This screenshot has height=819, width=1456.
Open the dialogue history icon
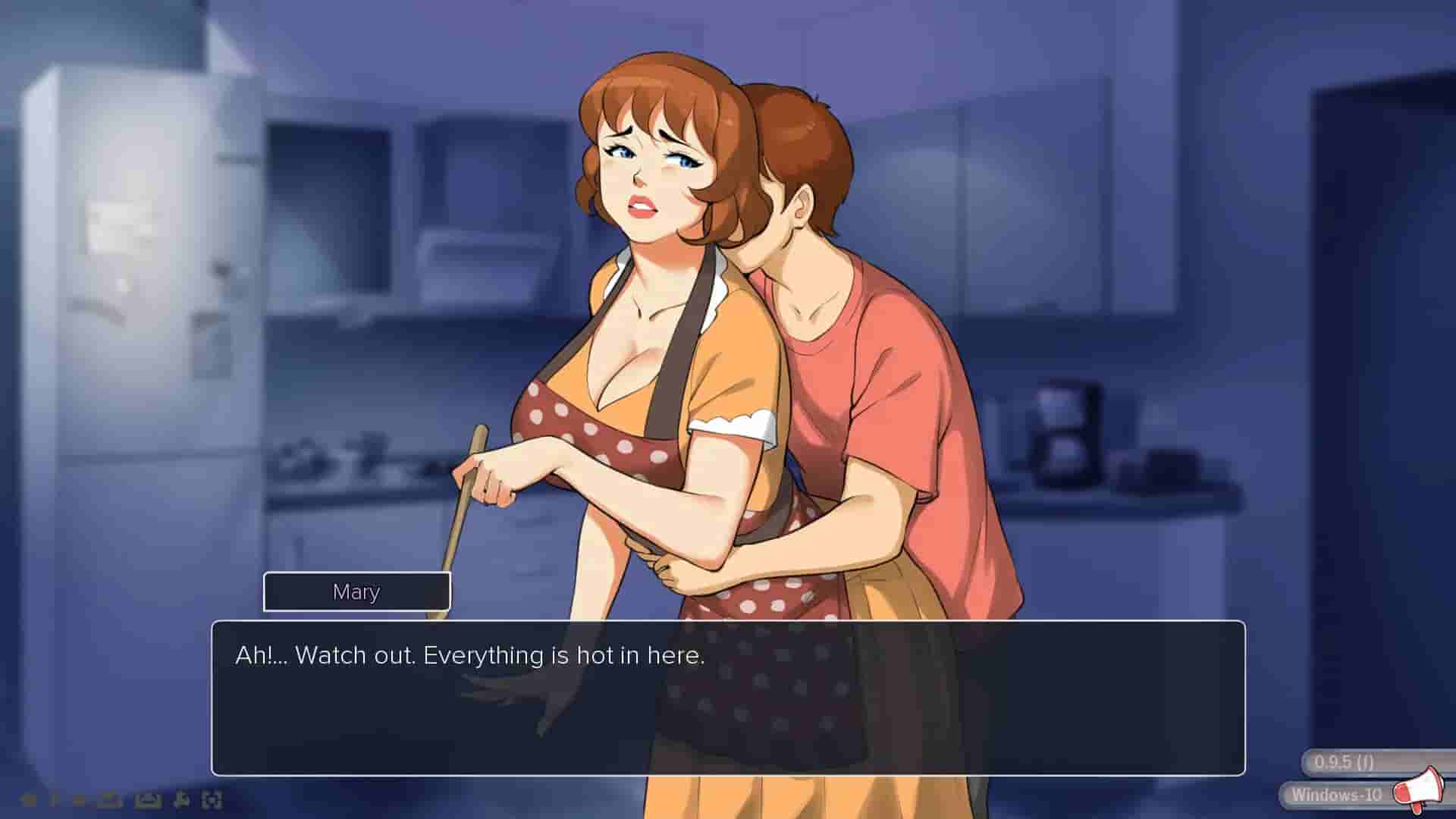click(53, 802)
